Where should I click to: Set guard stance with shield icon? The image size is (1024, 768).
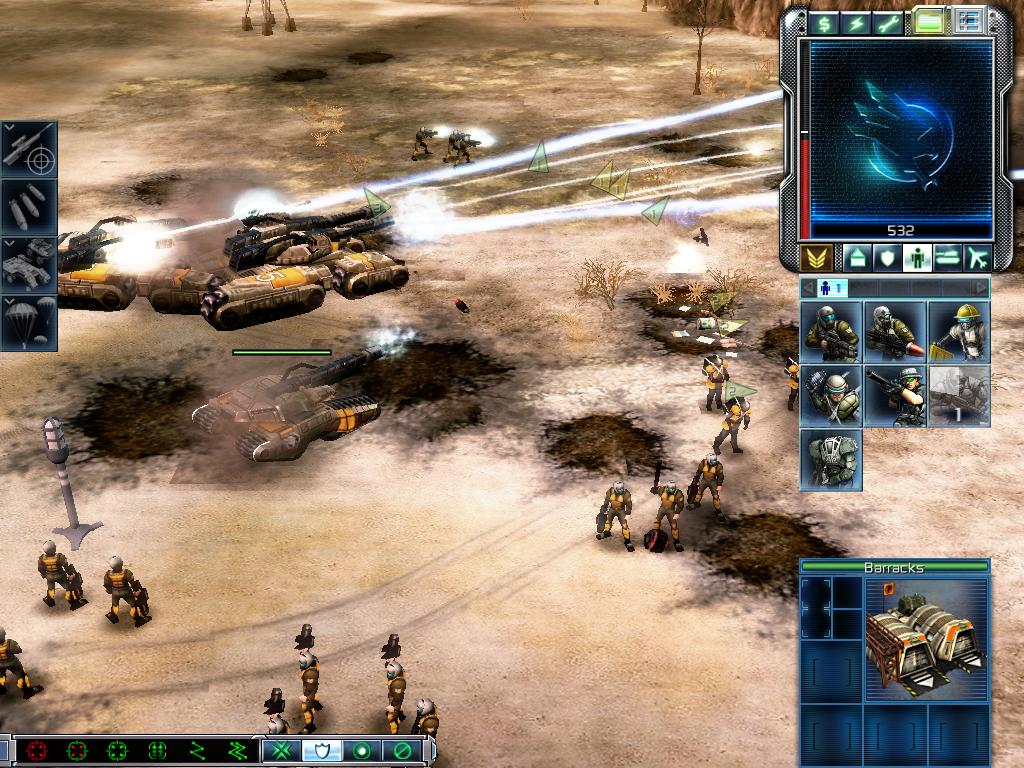(322, 749)
